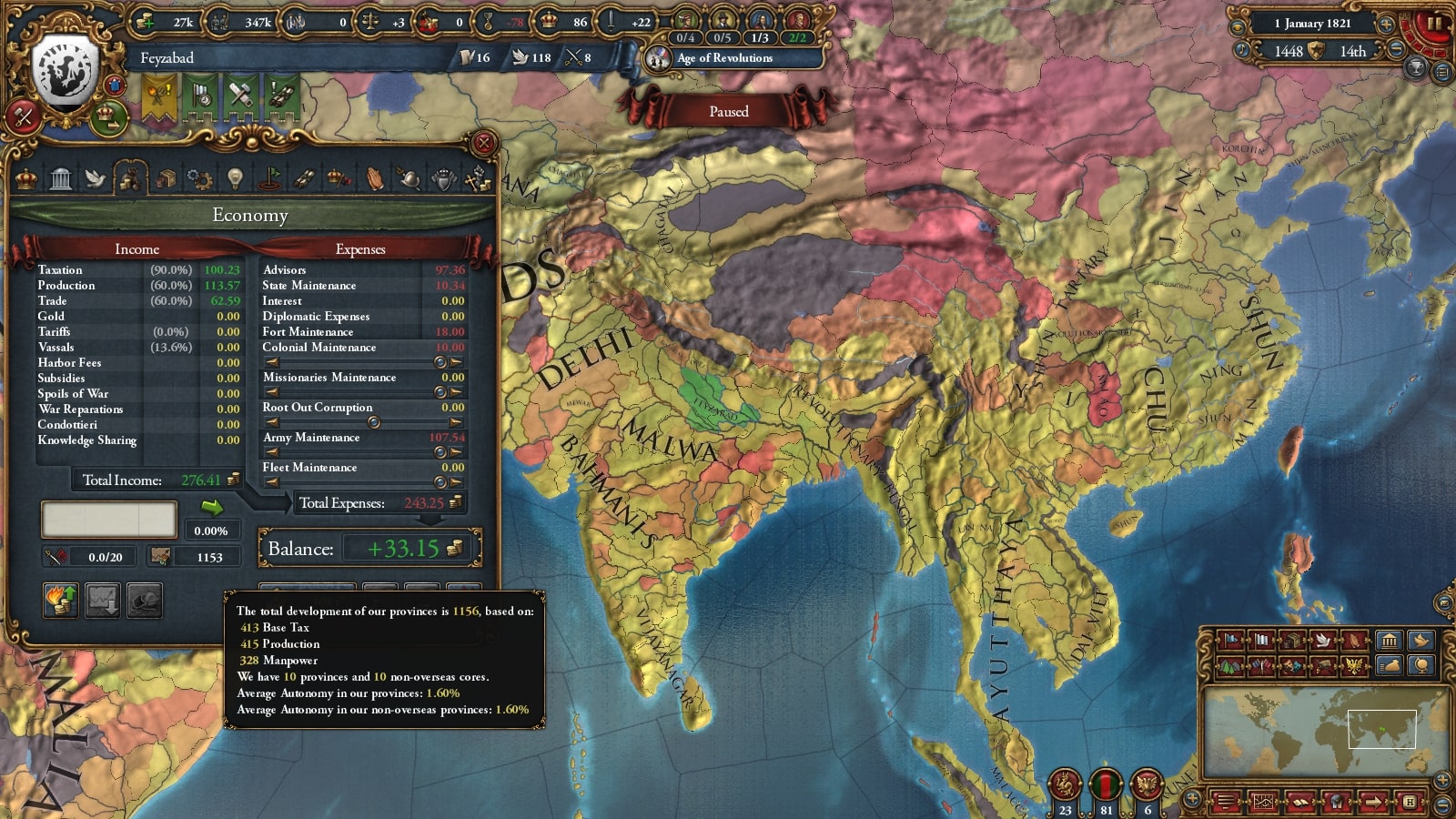This screenshot has height=819, width=1456.
Task: Click the raise war taxes button
Action: click(x=60, y=601)
